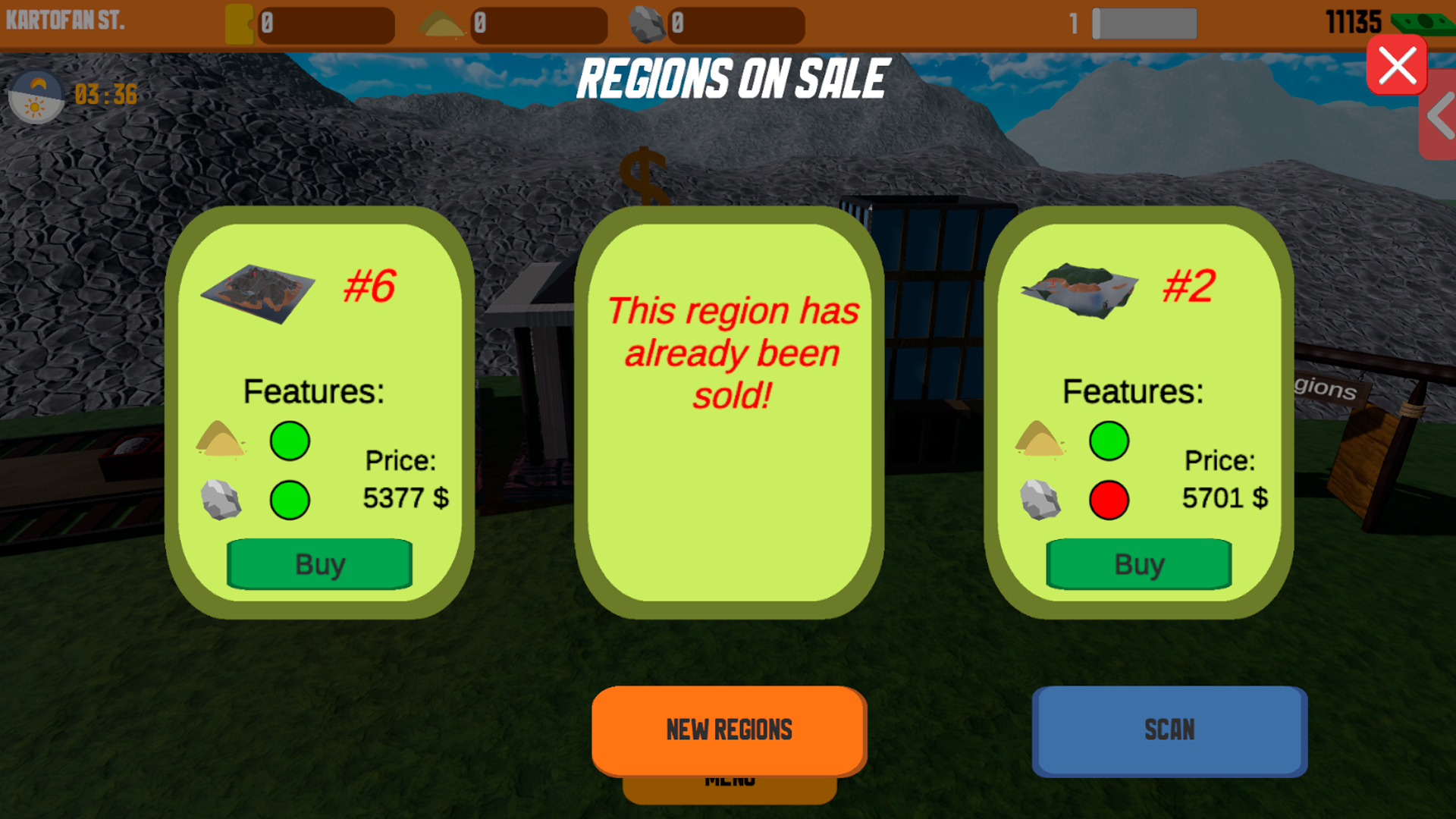Click the green money icon beside 11135
This screenshot has height=819, width=1456.
coord(1423,23)
